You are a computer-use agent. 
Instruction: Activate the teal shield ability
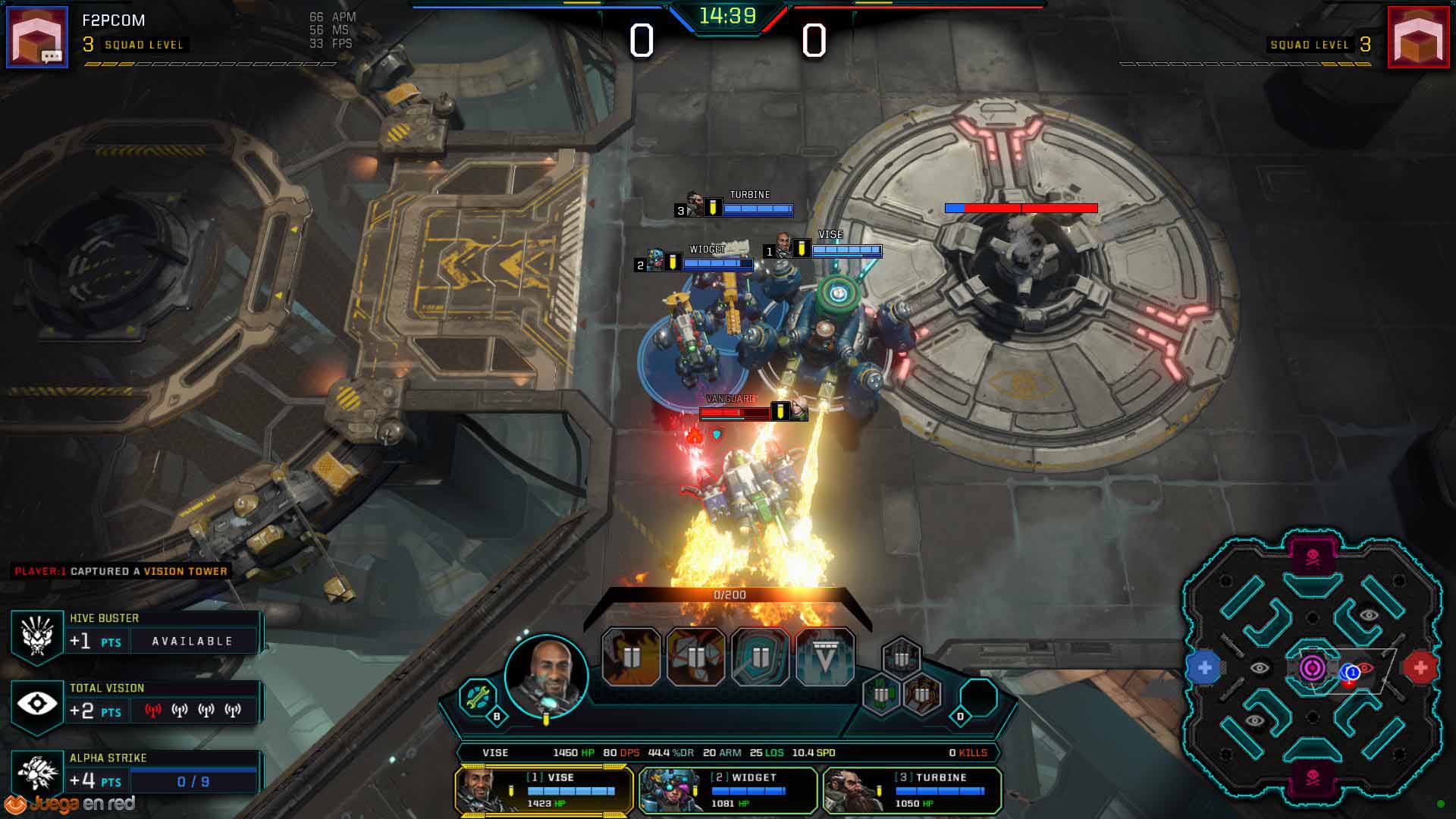[x=761, y=657]
